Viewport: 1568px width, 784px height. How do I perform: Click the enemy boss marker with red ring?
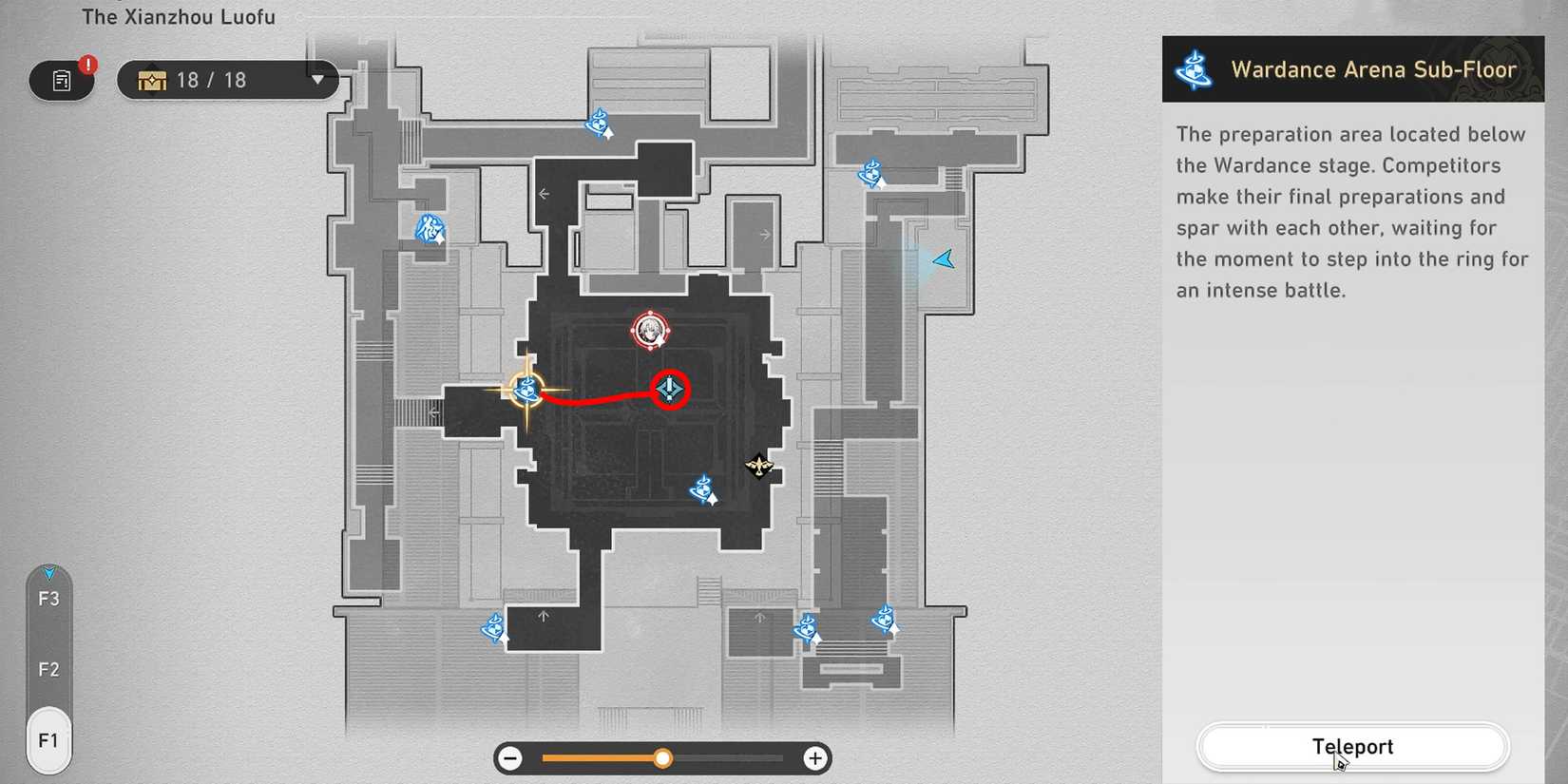pyautogui.click(x=651, y=330)
